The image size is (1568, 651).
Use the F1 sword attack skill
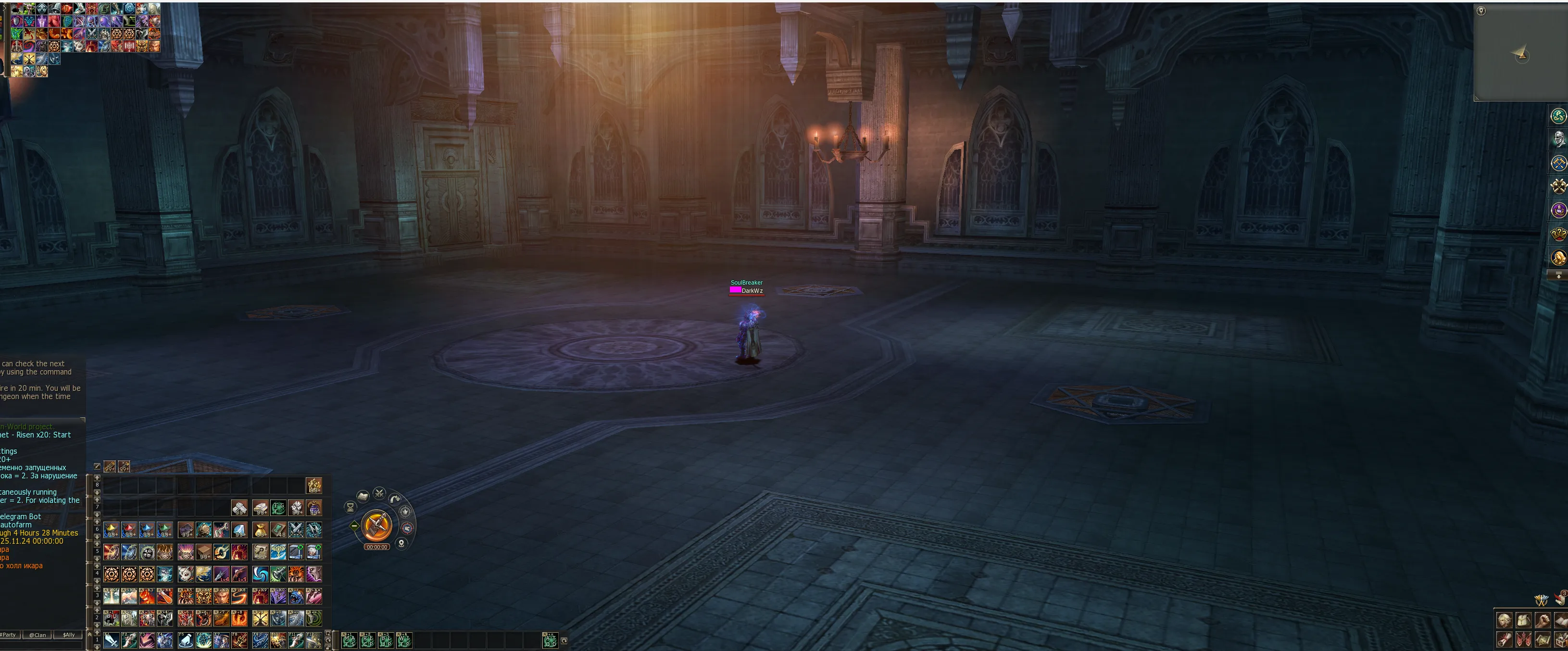(x=112, y=640)
